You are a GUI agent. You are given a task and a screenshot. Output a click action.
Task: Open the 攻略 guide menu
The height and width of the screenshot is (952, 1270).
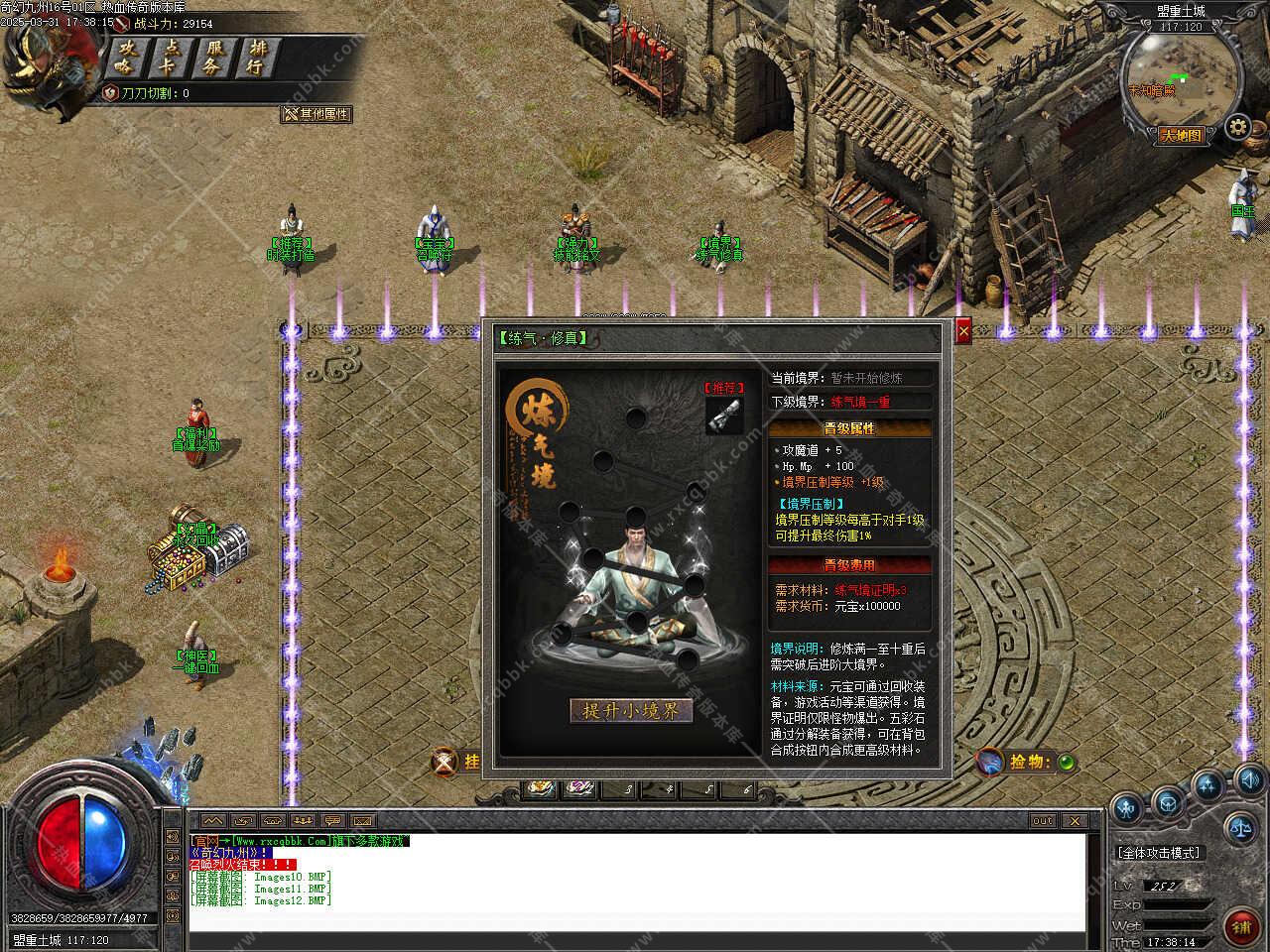point(125,59)
